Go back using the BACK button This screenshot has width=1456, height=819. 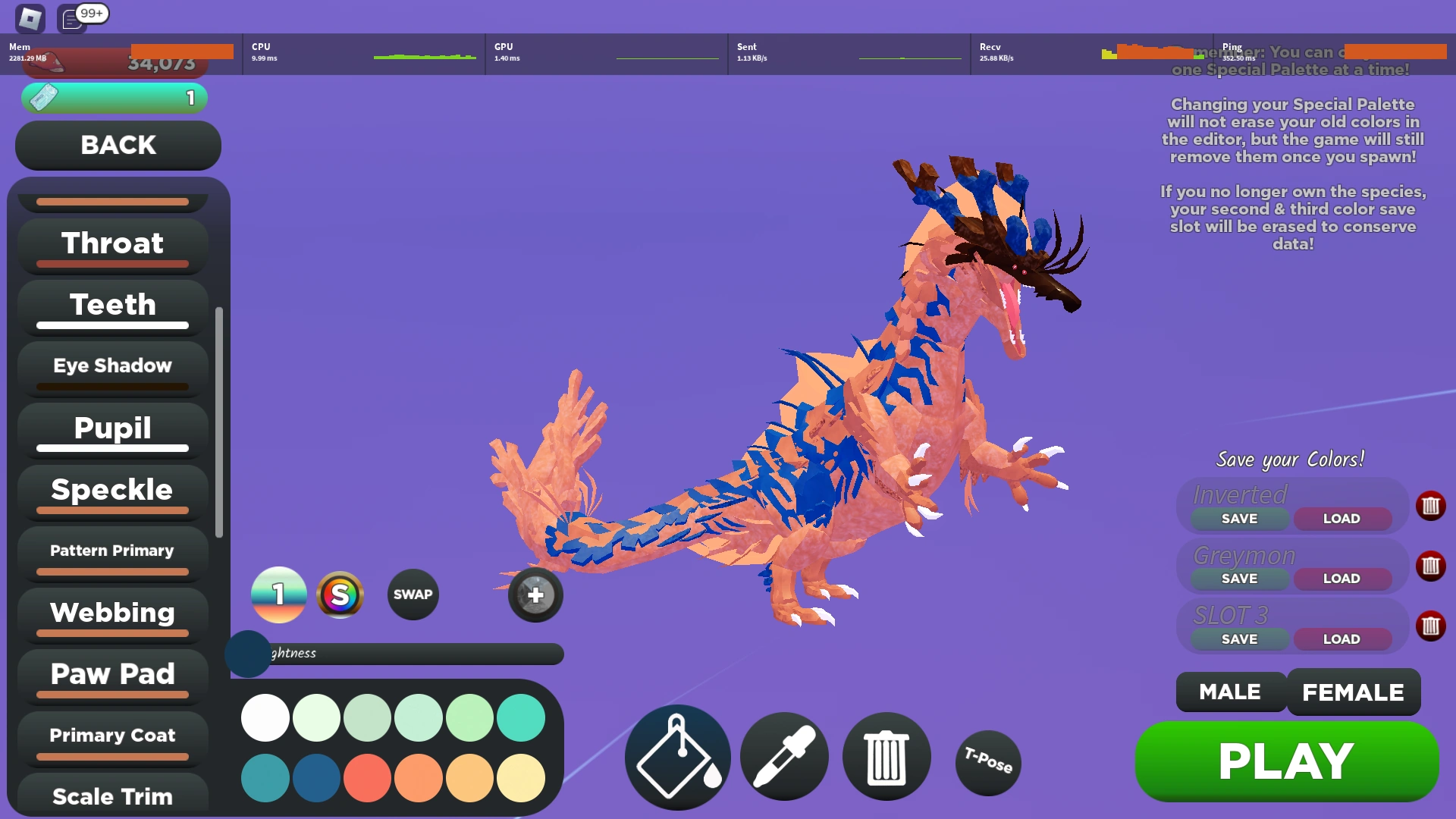click(x=118, y=144)
